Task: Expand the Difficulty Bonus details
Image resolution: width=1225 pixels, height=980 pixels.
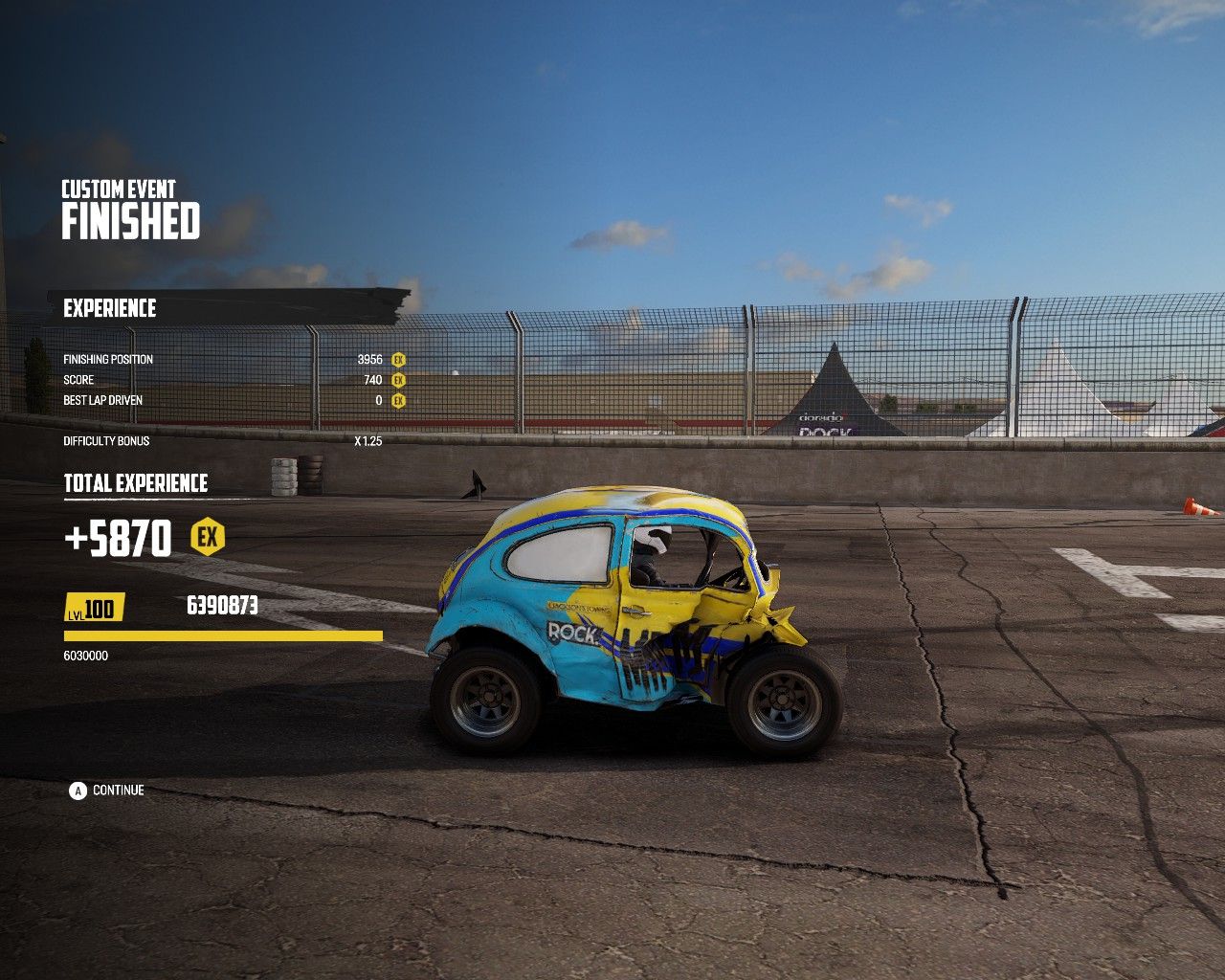Action: (x=104, y=441)
